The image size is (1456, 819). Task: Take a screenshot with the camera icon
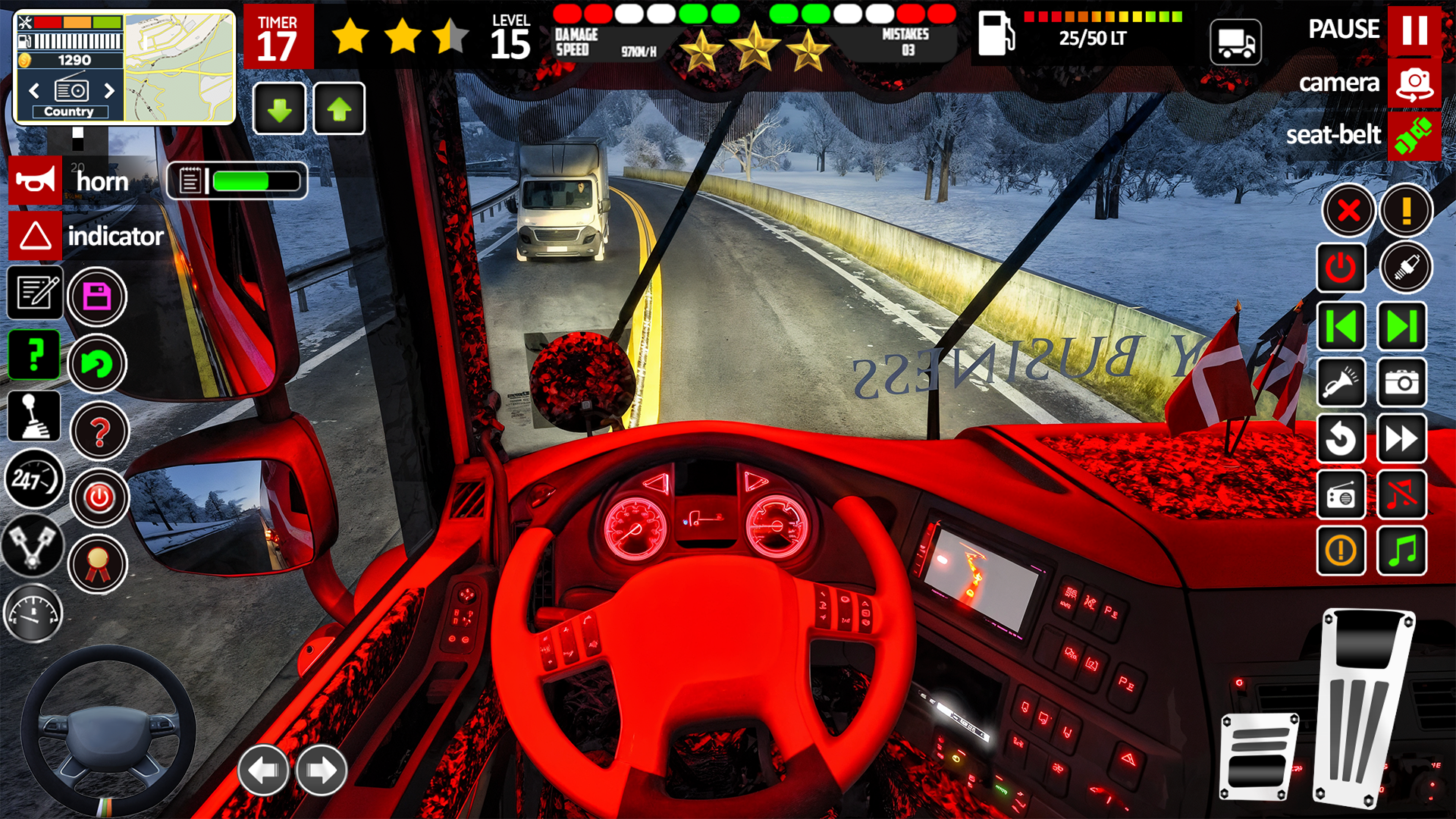(x=1402, y=382)
